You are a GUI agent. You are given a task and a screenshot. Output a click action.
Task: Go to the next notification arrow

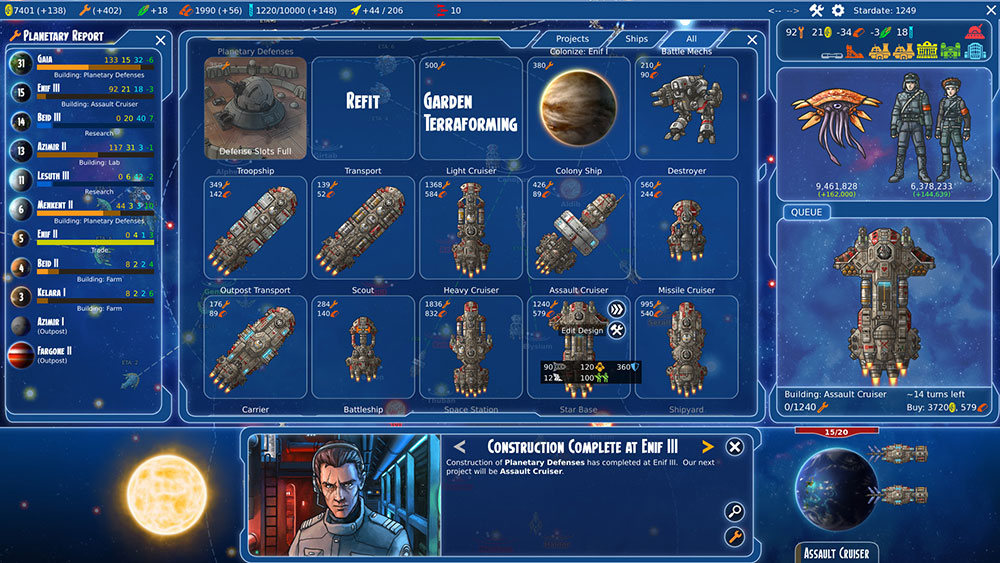click(708, 446)
